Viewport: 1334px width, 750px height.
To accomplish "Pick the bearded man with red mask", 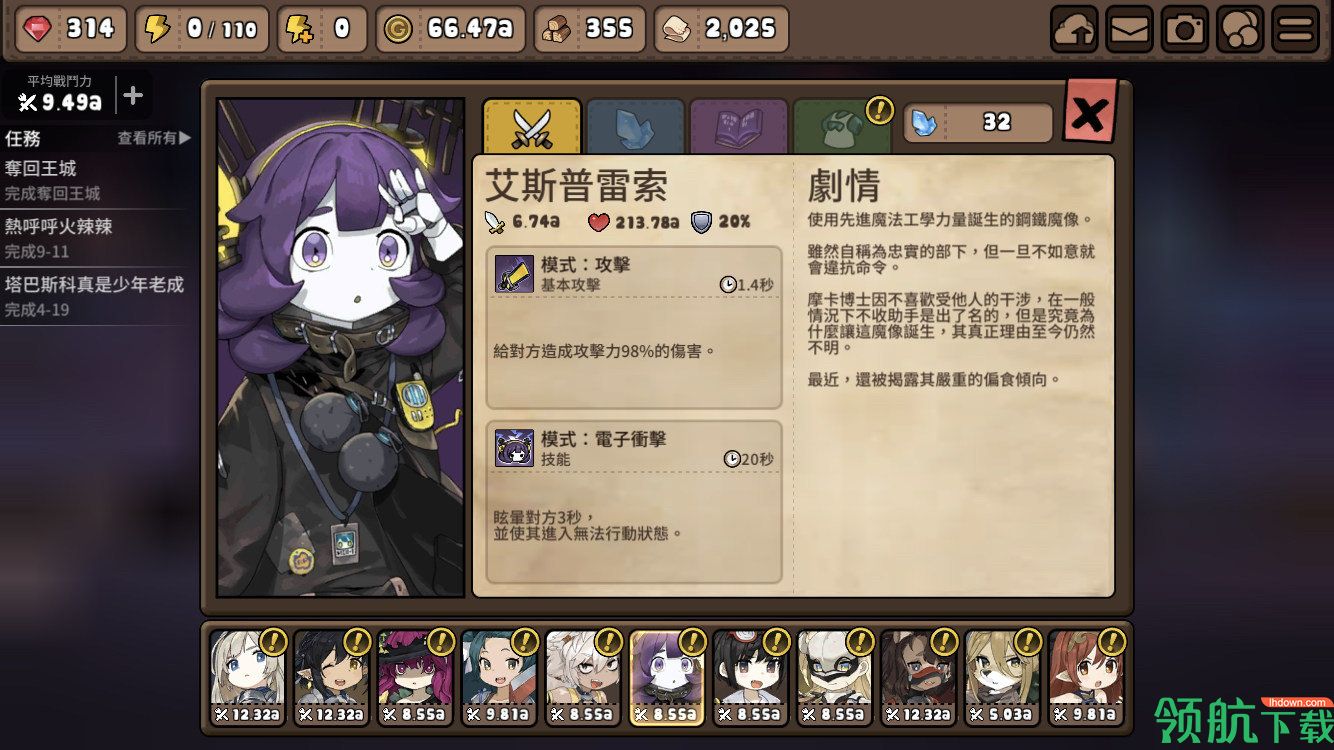I will pyautogui.click(x=919, y=677).
